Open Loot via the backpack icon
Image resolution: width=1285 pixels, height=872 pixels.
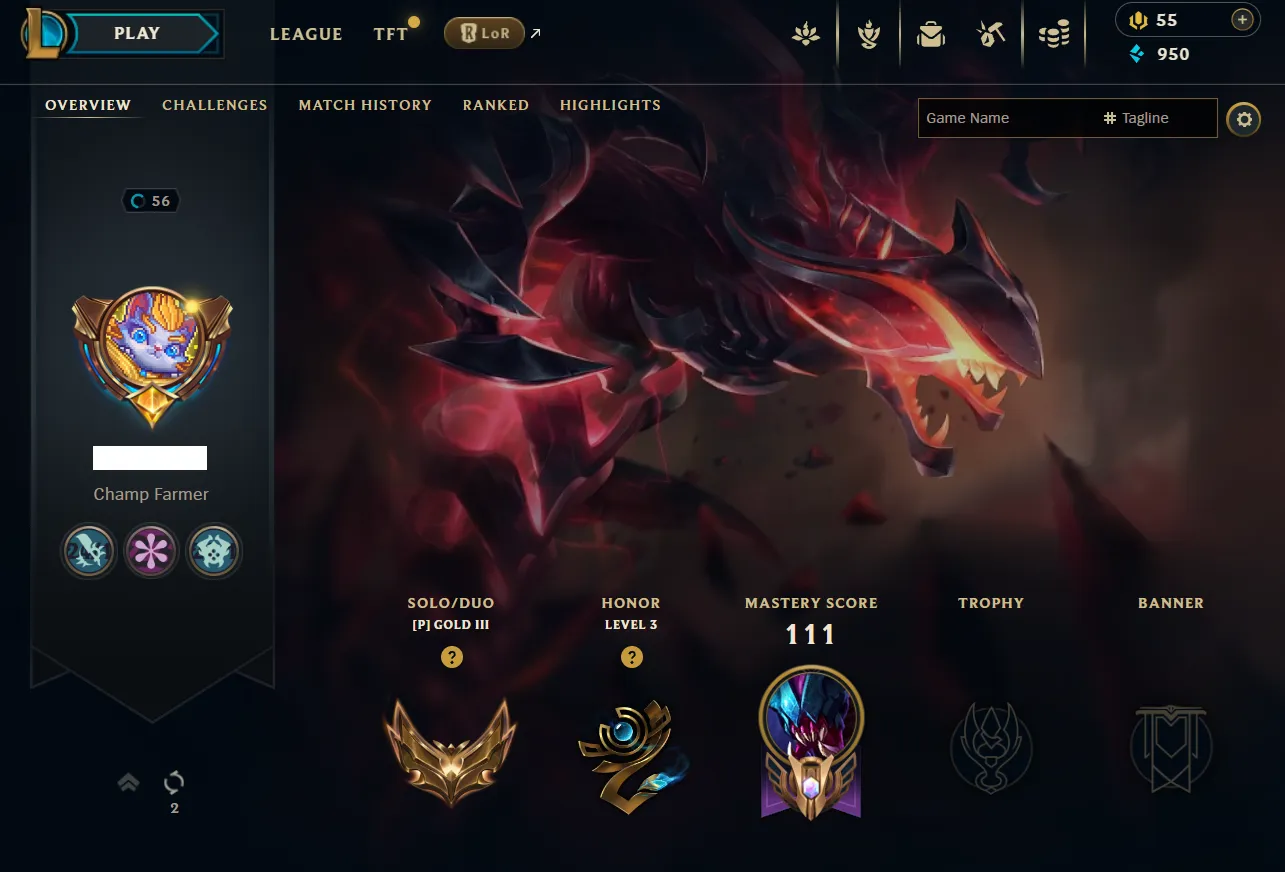click(x=930, y=33)
